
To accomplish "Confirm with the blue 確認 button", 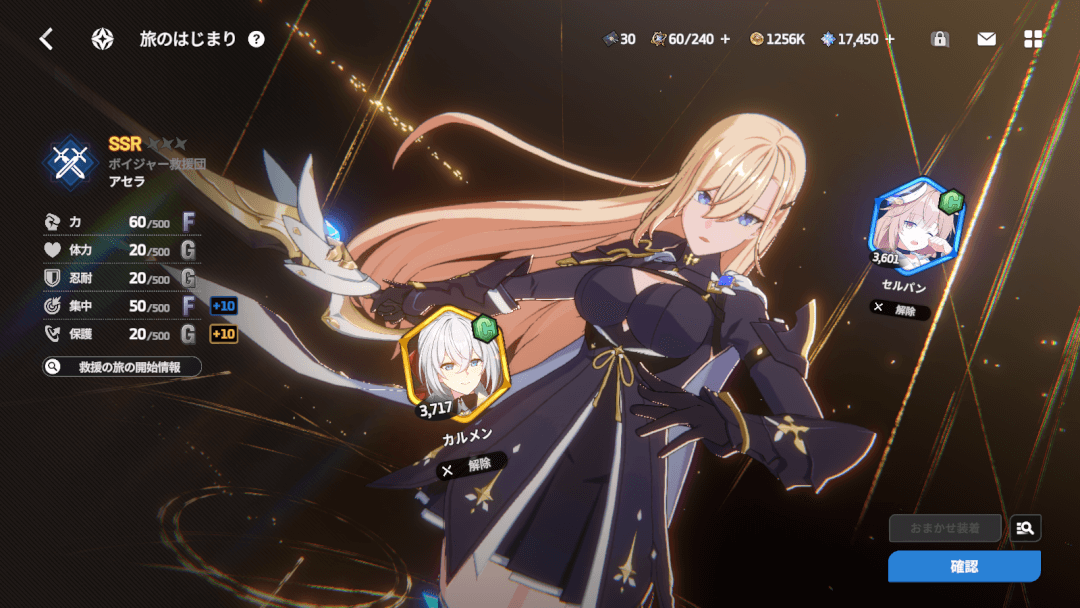I will [964, 566].
